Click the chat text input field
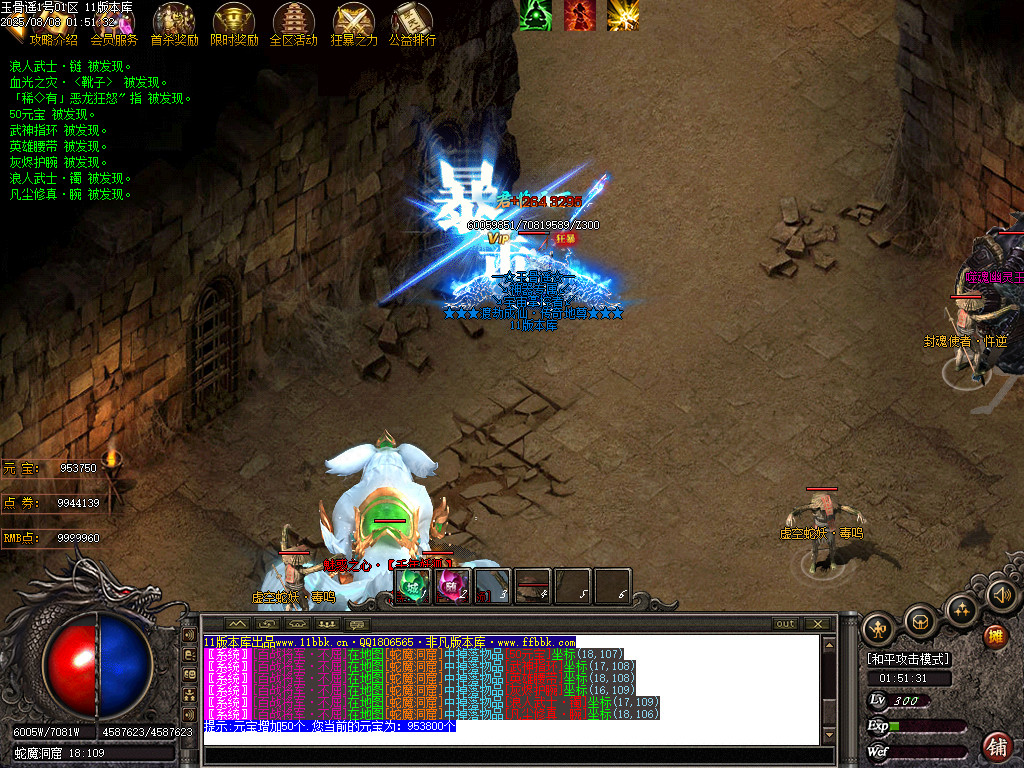Viewport: 1024px width, 768px height. point(515,755)
